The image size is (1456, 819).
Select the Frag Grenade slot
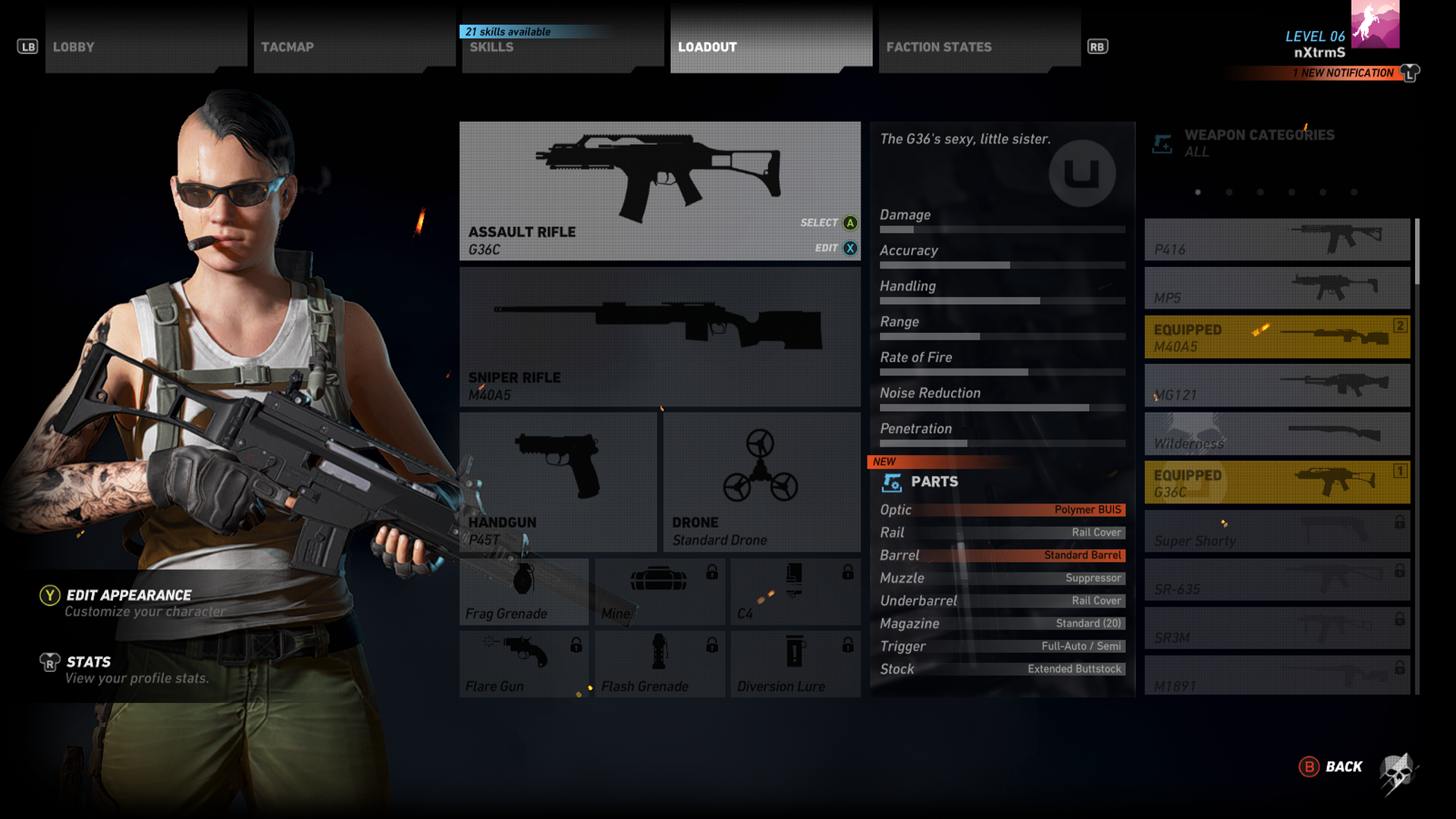pos(523,592)
